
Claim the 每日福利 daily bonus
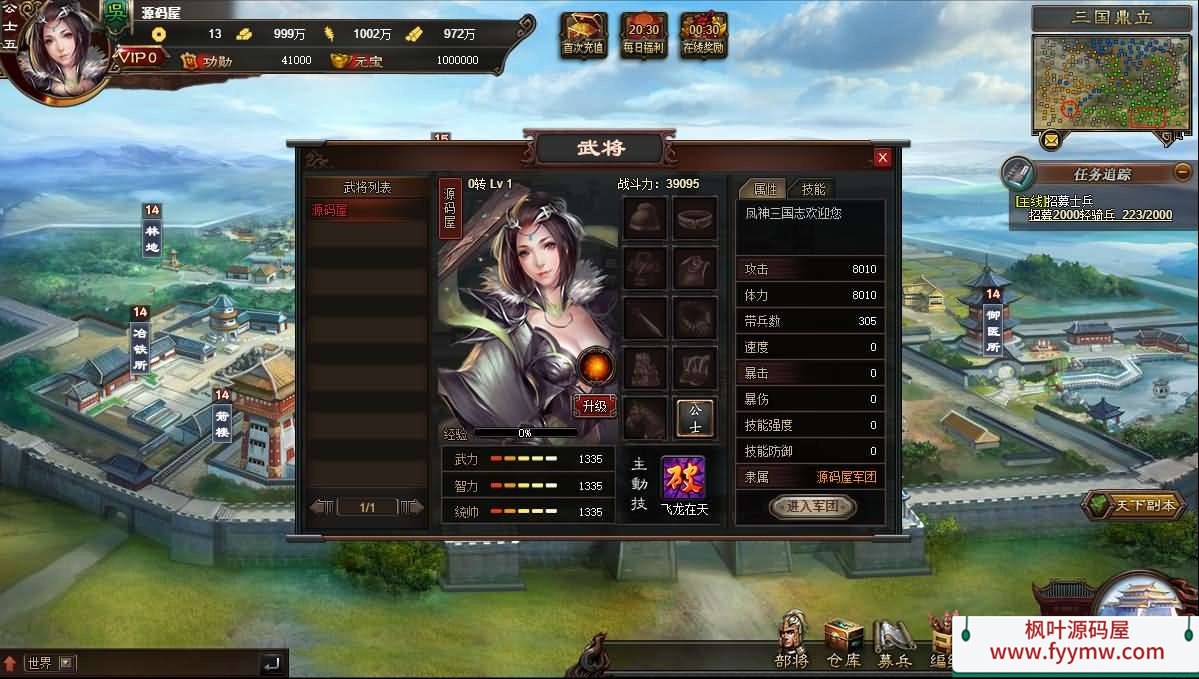(x=644, y=34)
